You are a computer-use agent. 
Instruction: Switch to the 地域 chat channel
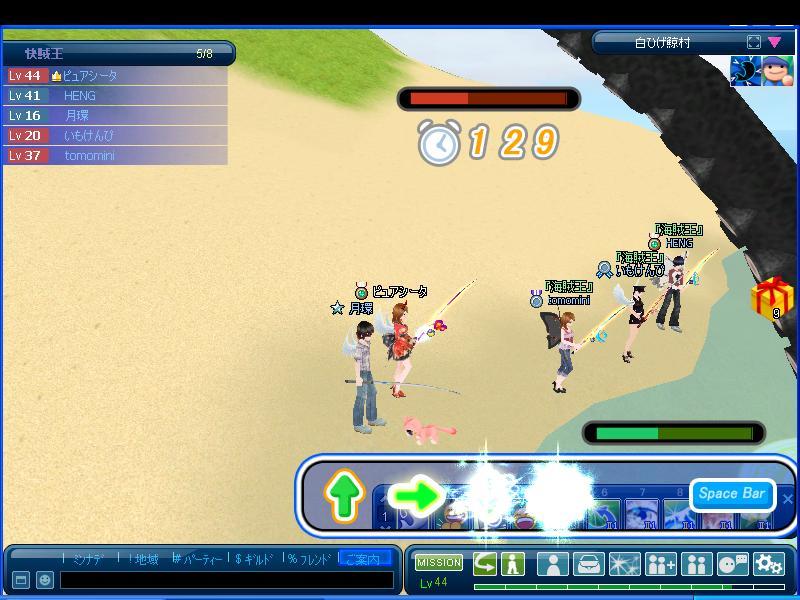coord(141,559)
